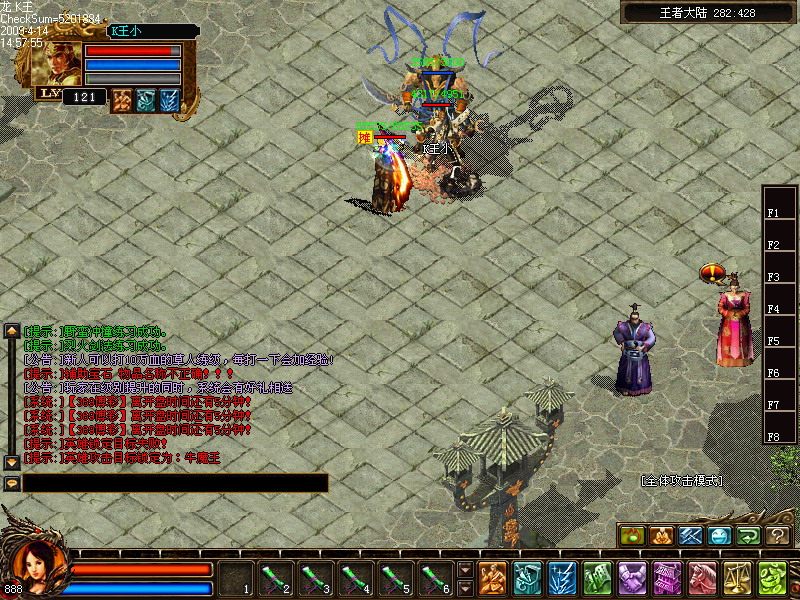Open the question mark help button
800x600 pixels.
coord(778,536)
